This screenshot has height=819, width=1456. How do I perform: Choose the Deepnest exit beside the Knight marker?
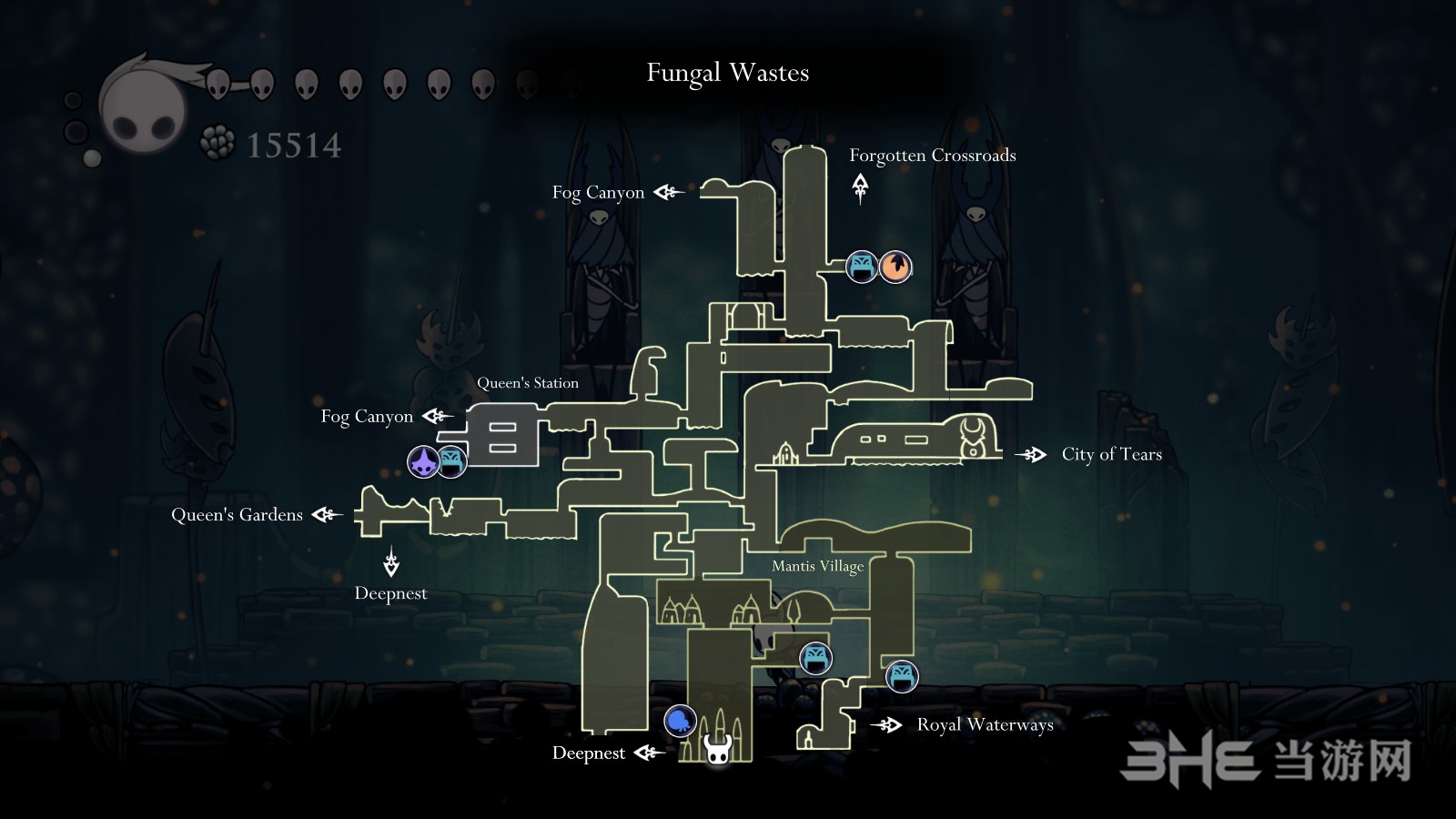589,753
